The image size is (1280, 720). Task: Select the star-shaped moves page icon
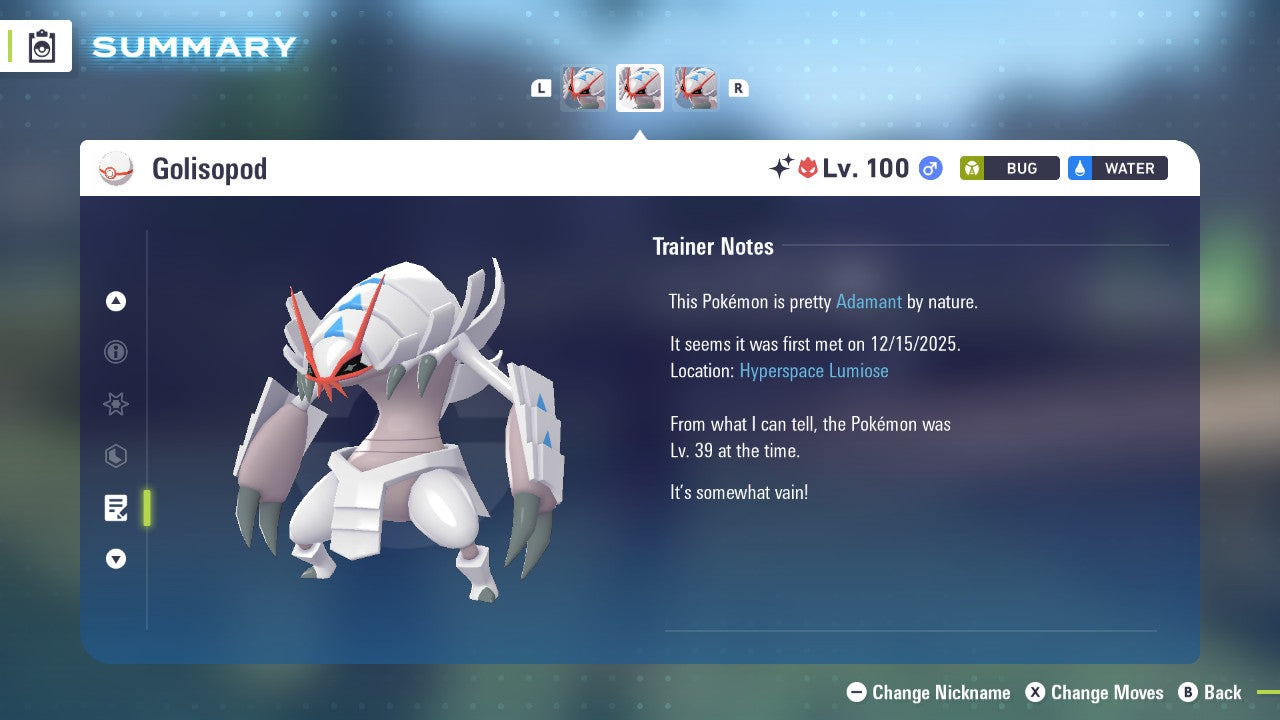(x=116, y=404)
